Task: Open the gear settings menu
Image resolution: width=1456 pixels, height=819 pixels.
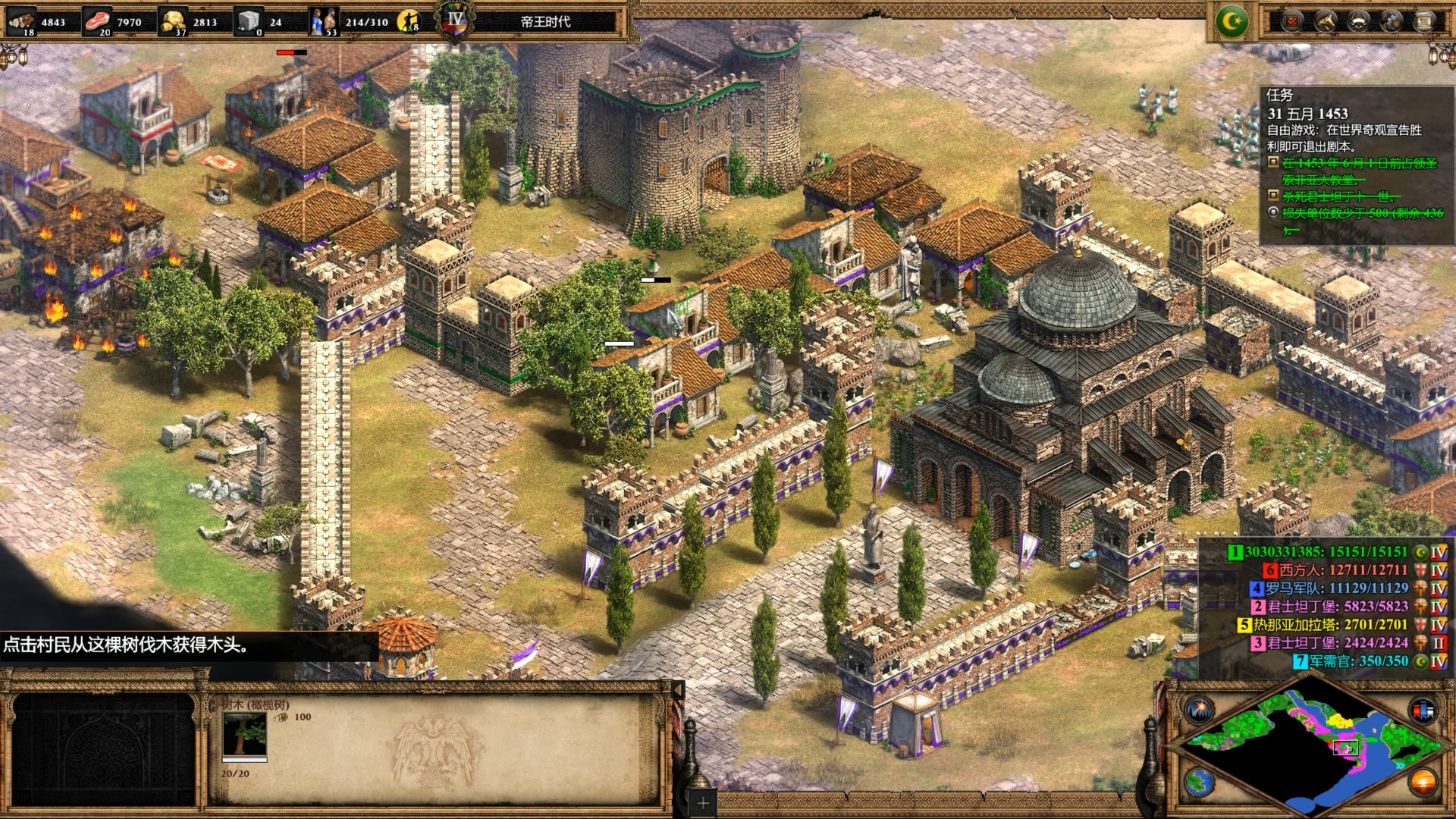Action: (1392, 21)
